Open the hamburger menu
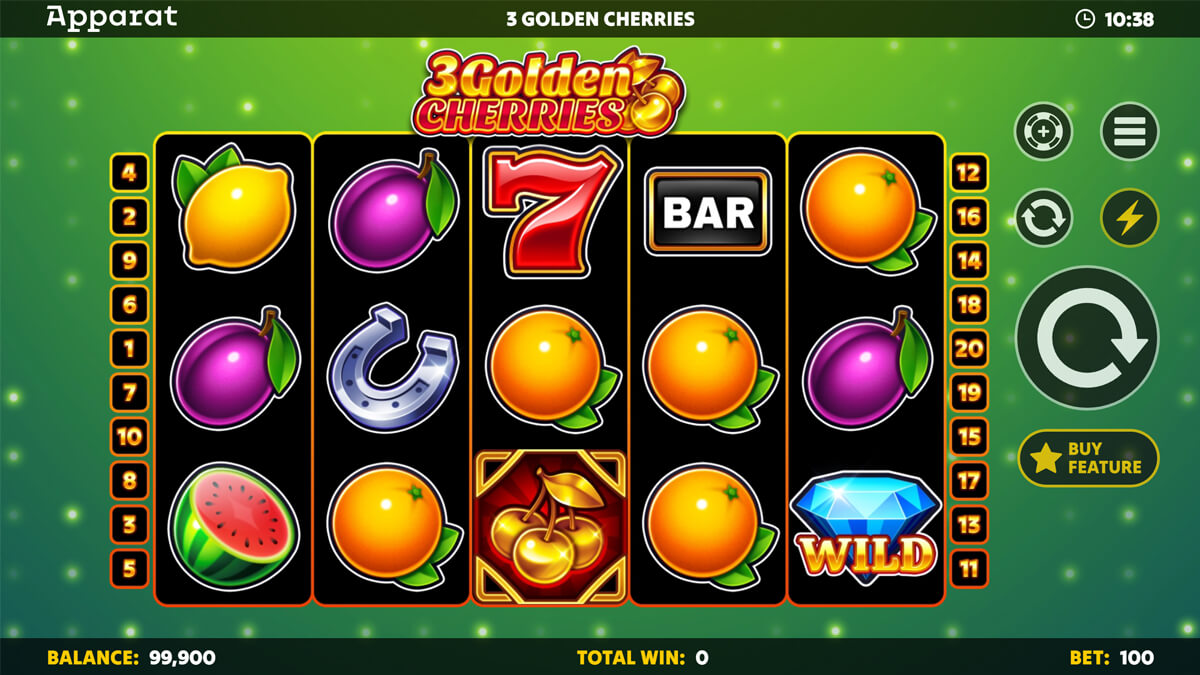This screenshot has height=675, width=1200. 1129,131
